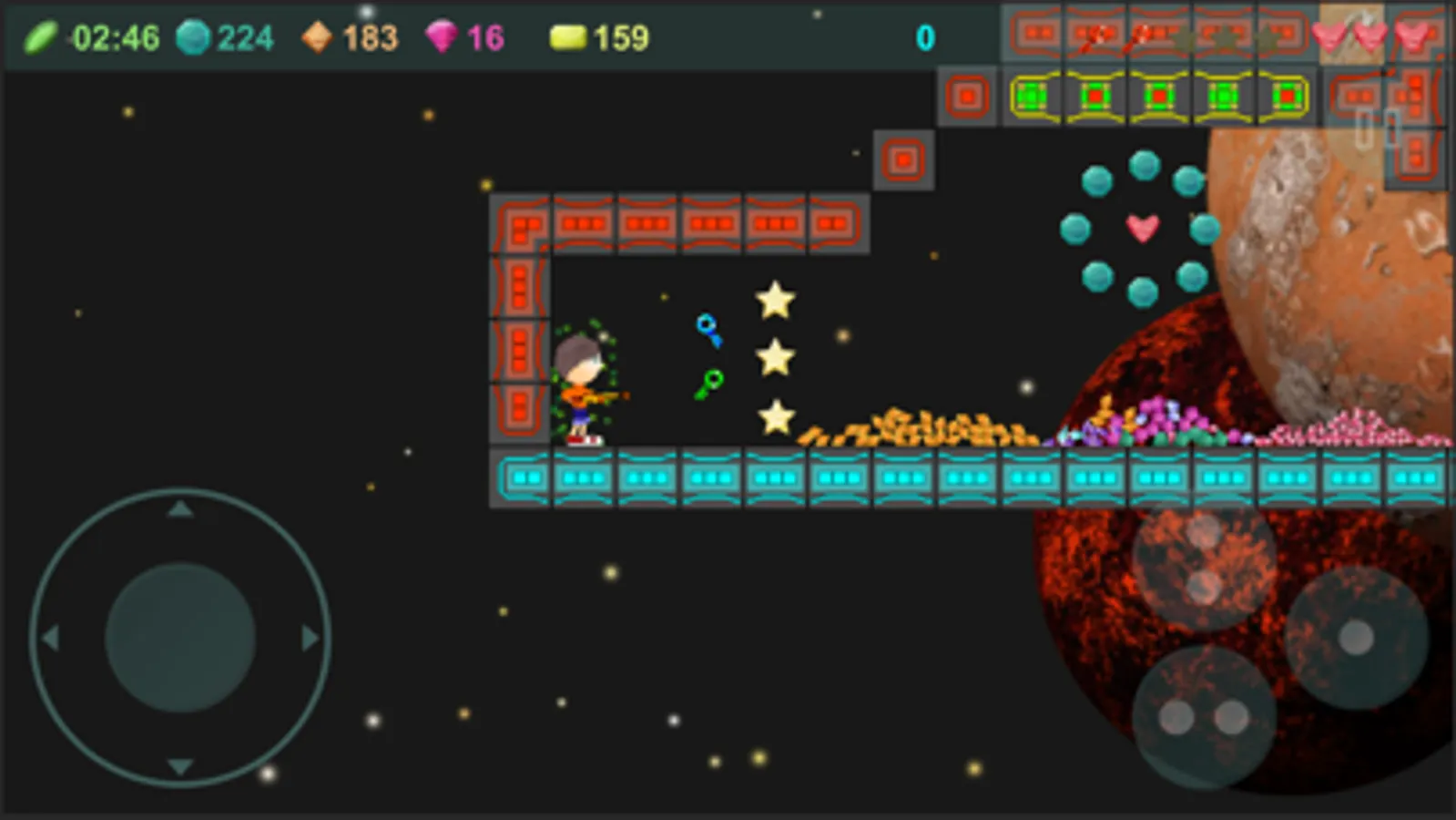Click the blue planet collectible counter icon
1456x820 pixels.
(194, 36)
